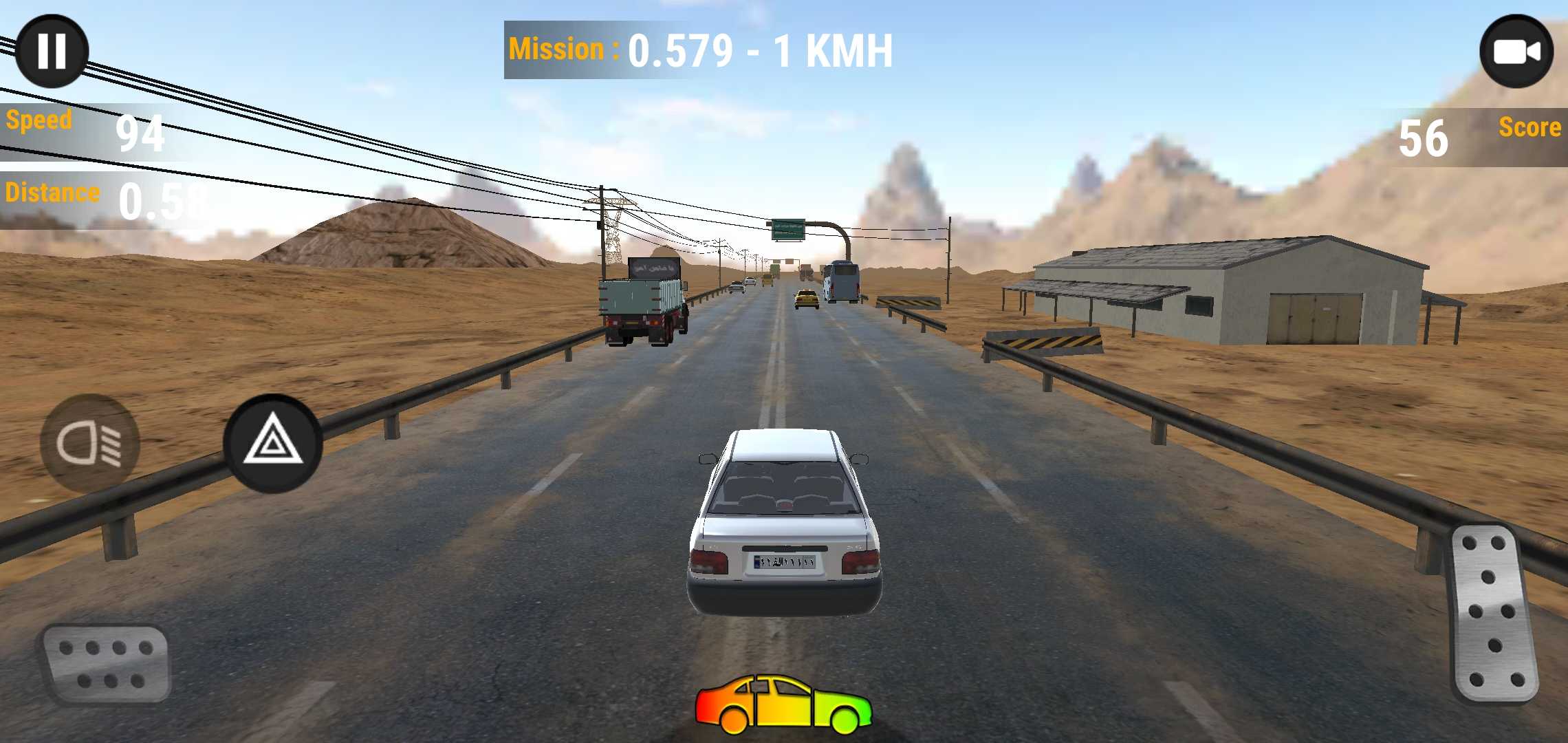This screenshot has height=743, width=1568.
Task: Tap the Score value 56
Action: [1424, 138]
